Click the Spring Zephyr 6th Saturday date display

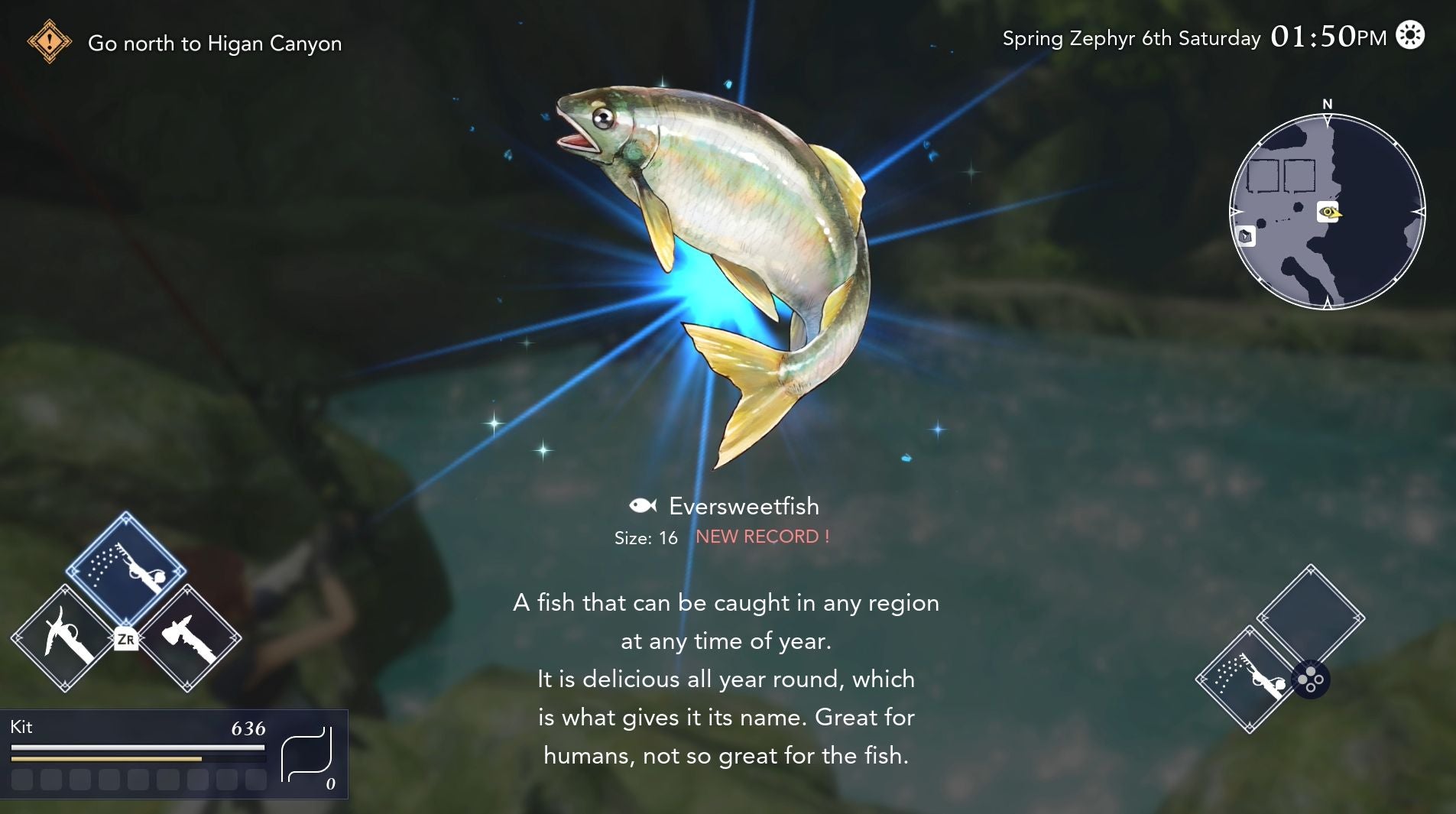click(x=1131, y=37)
